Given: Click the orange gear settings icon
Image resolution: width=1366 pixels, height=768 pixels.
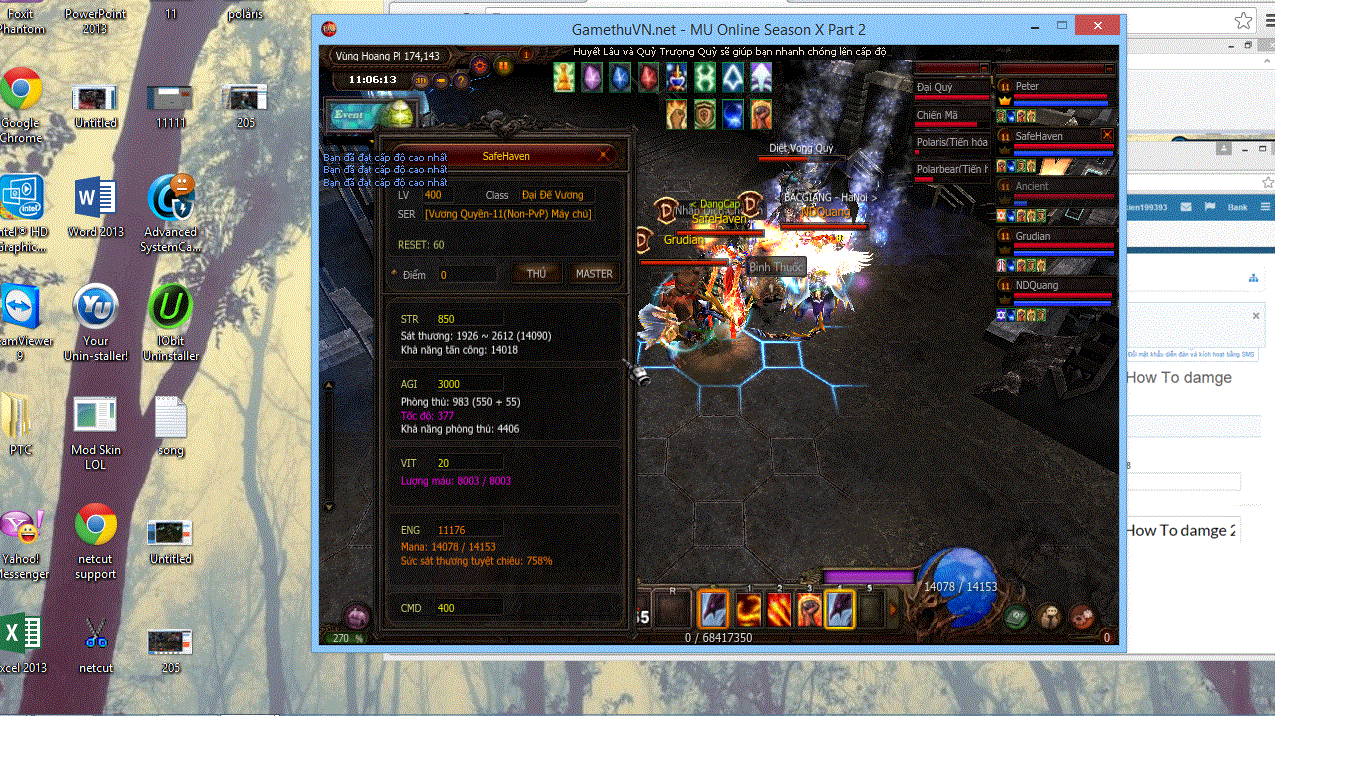Looking at the screenshot, I should [480, 65].
